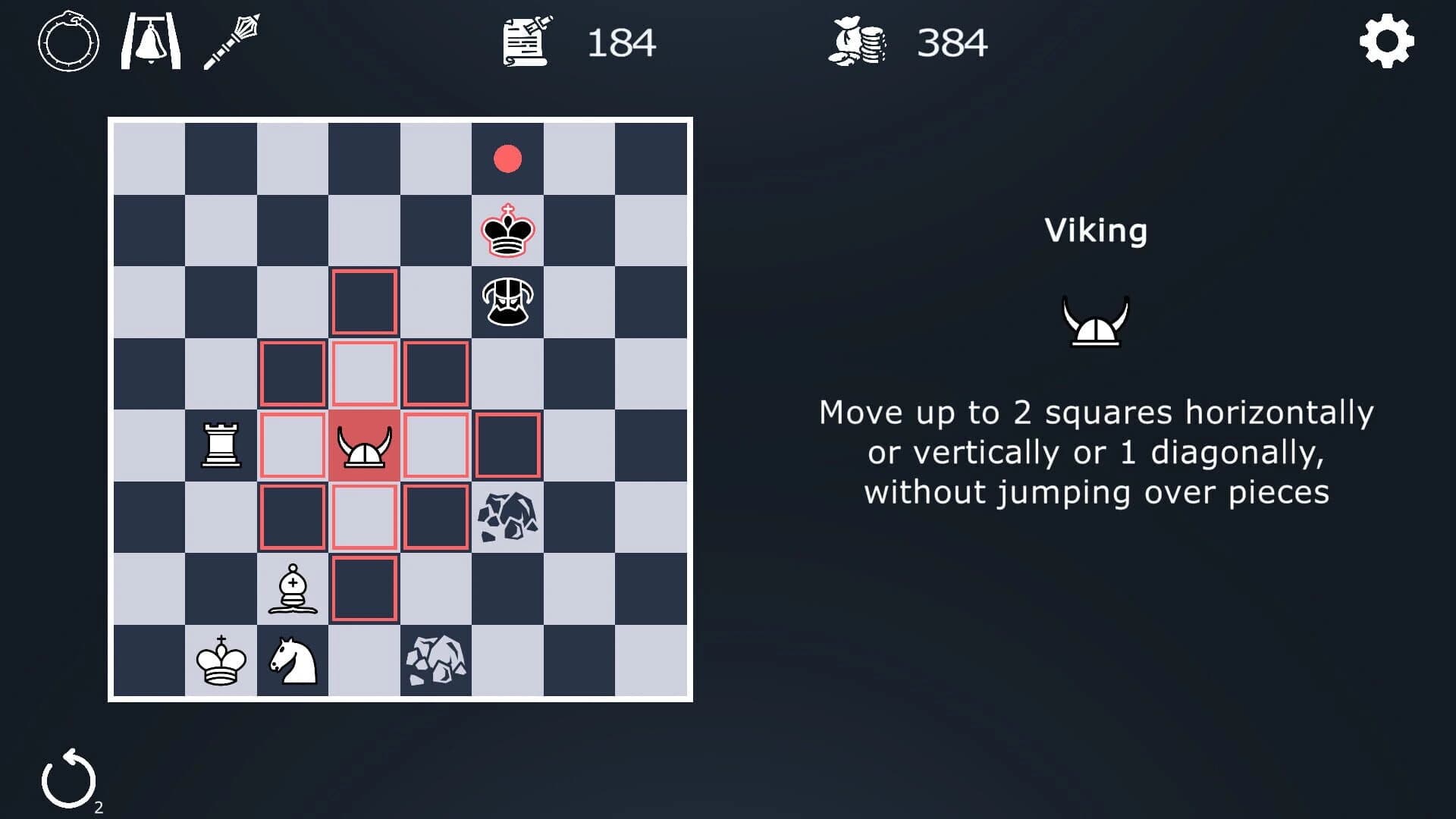Screen dimensions: 1456x819
Task: Select the white rook on the board
Action: coord(220,446)
